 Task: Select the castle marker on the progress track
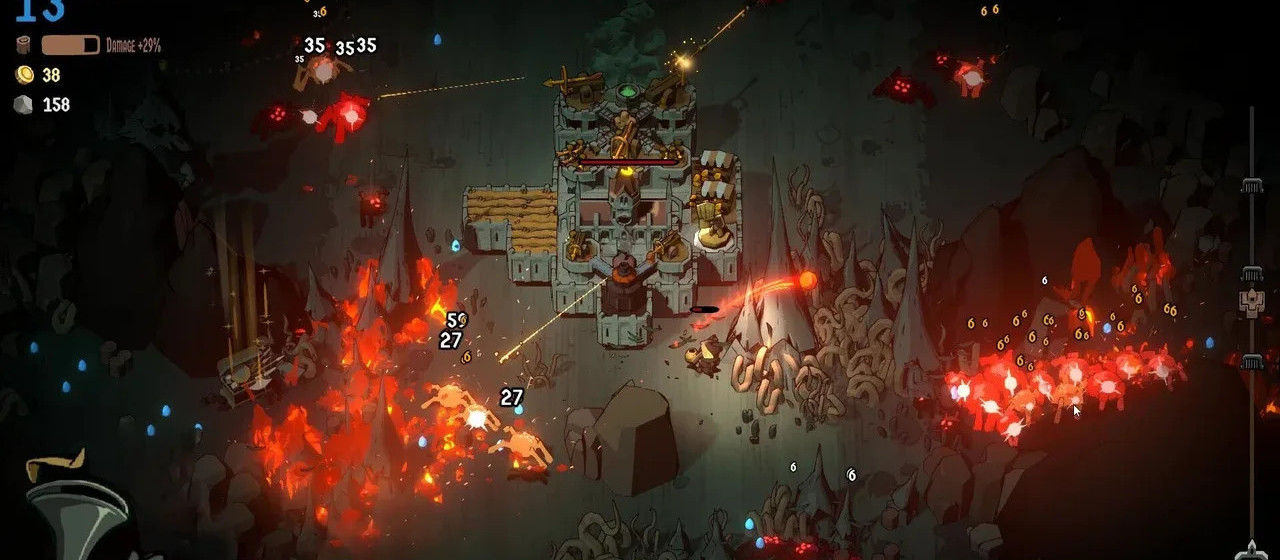pyautogui.click(x=1251, y=301)
